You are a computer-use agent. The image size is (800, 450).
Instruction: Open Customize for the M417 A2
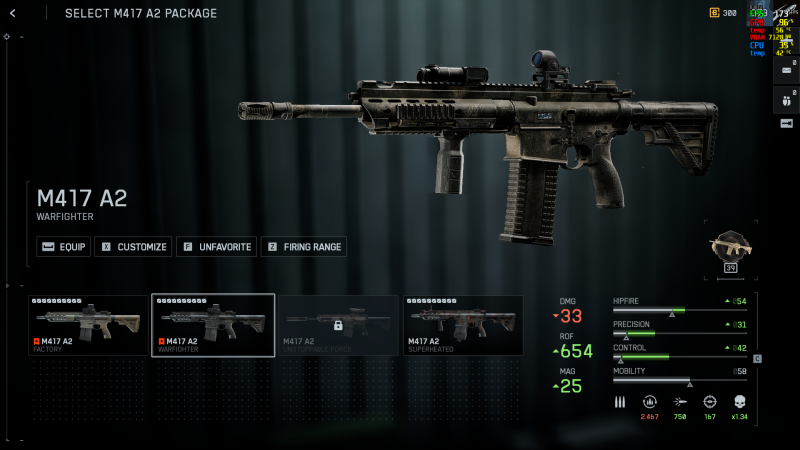(x=131, y=247)
